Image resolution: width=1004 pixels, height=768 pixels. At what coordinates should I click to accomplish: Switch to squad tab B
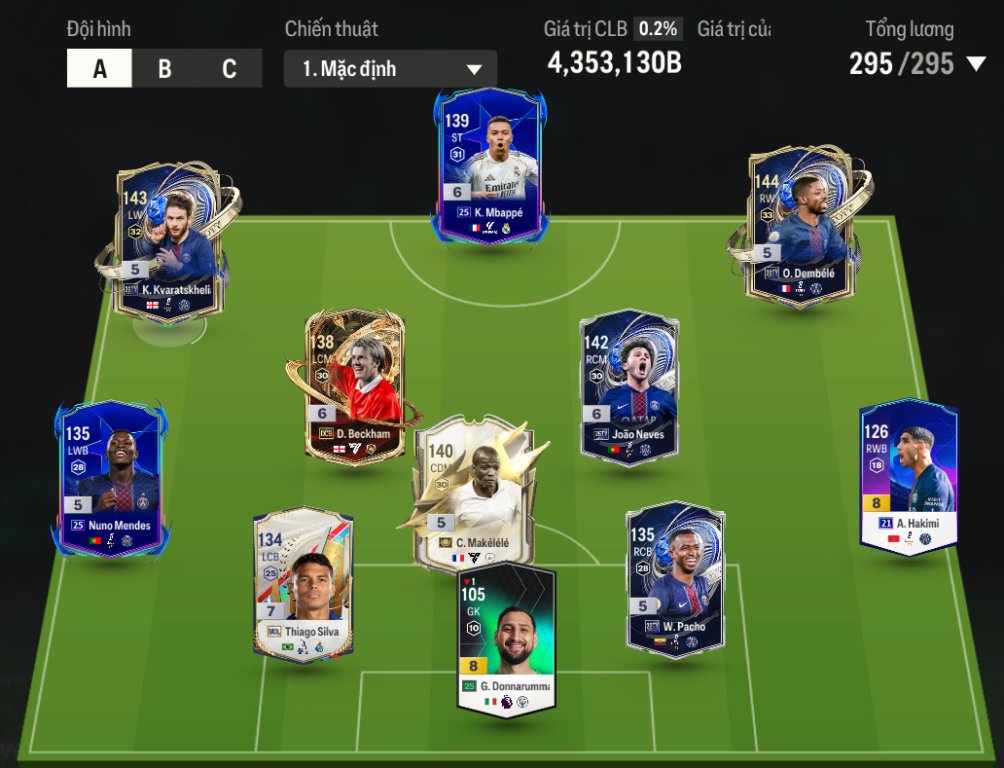[165, 69]
